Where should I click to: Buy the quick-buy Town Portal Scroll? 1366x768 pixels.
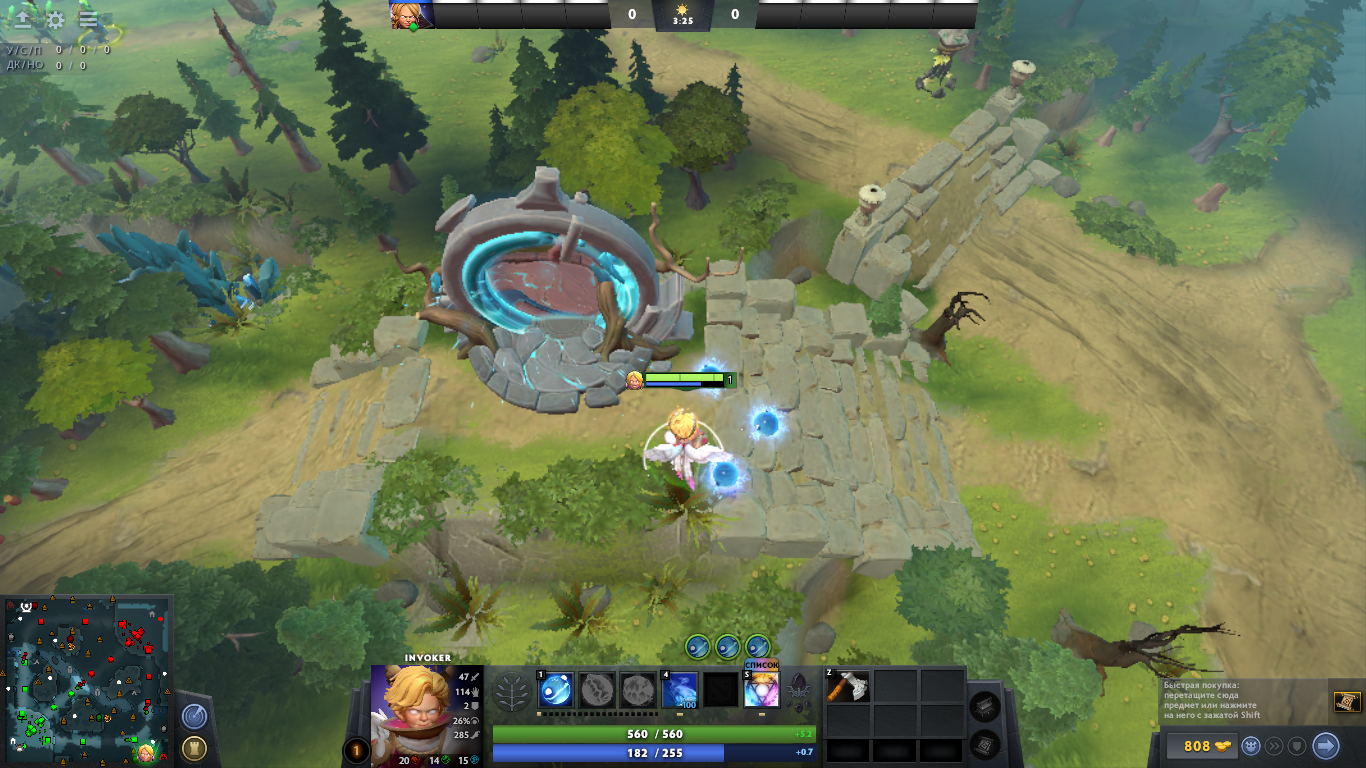pos(1347,702)
